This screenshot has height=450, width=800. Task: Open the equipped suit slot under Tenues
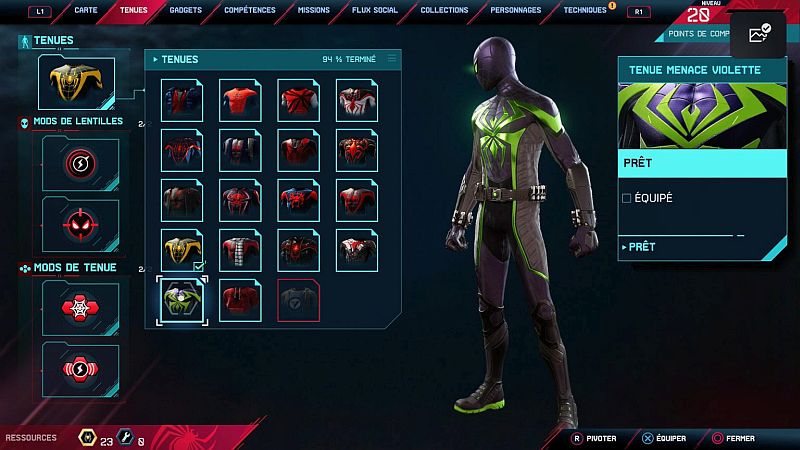pos(76,83)
